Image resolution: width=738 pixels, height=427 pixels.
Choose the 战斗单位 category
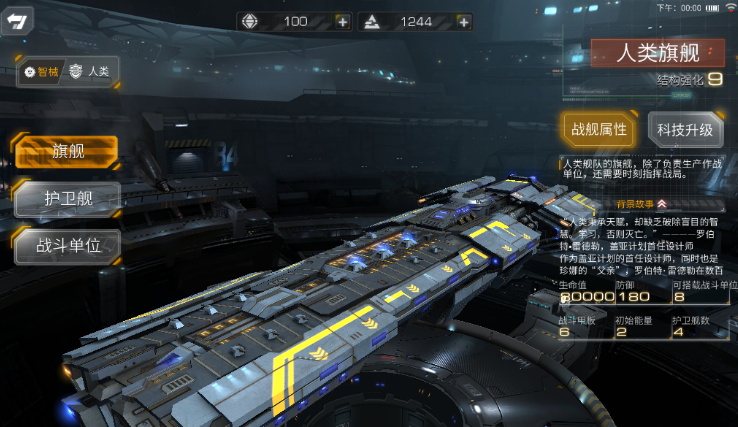coord(67,245)
